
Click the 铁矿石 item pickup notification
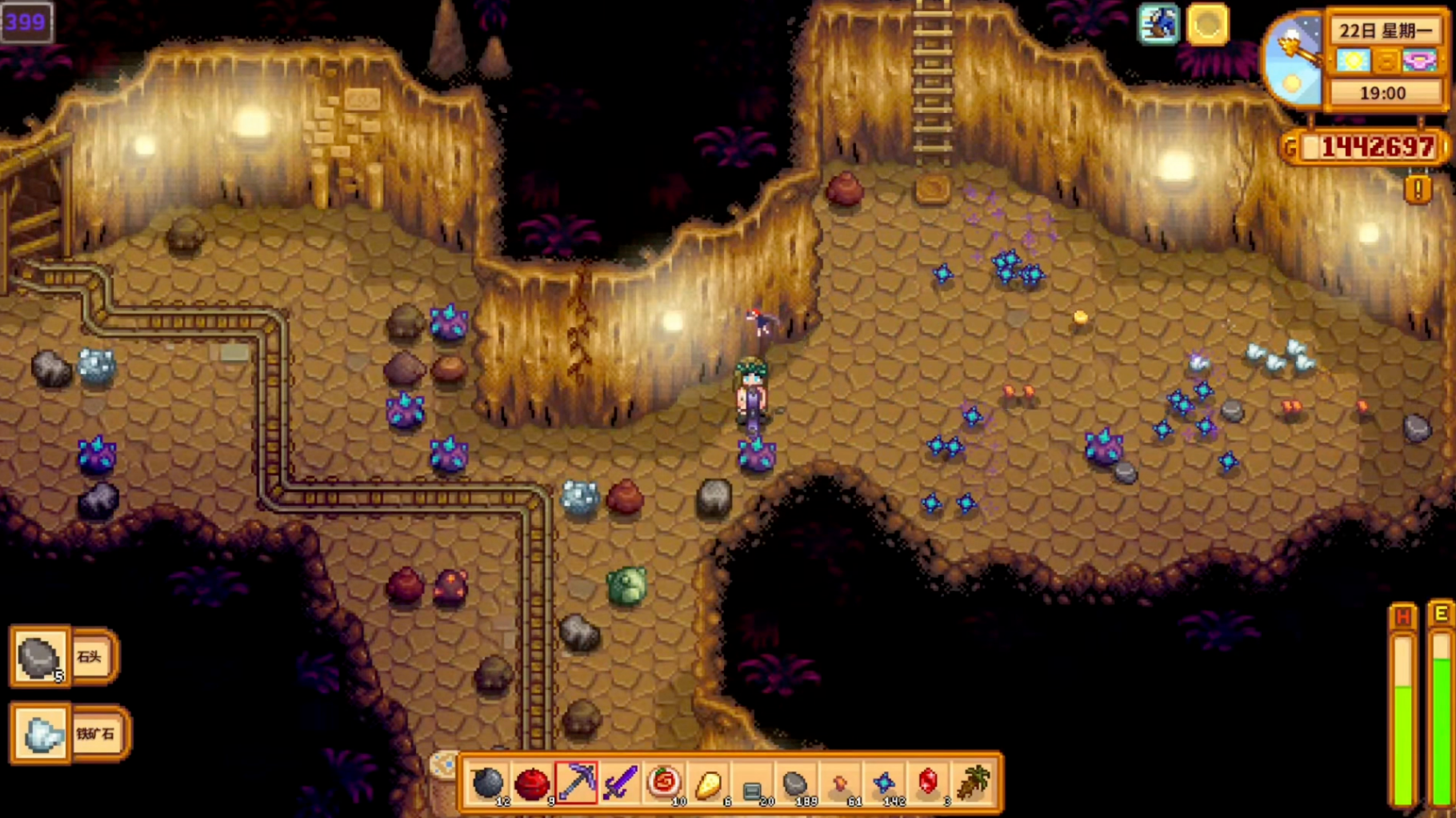(69, 733)
